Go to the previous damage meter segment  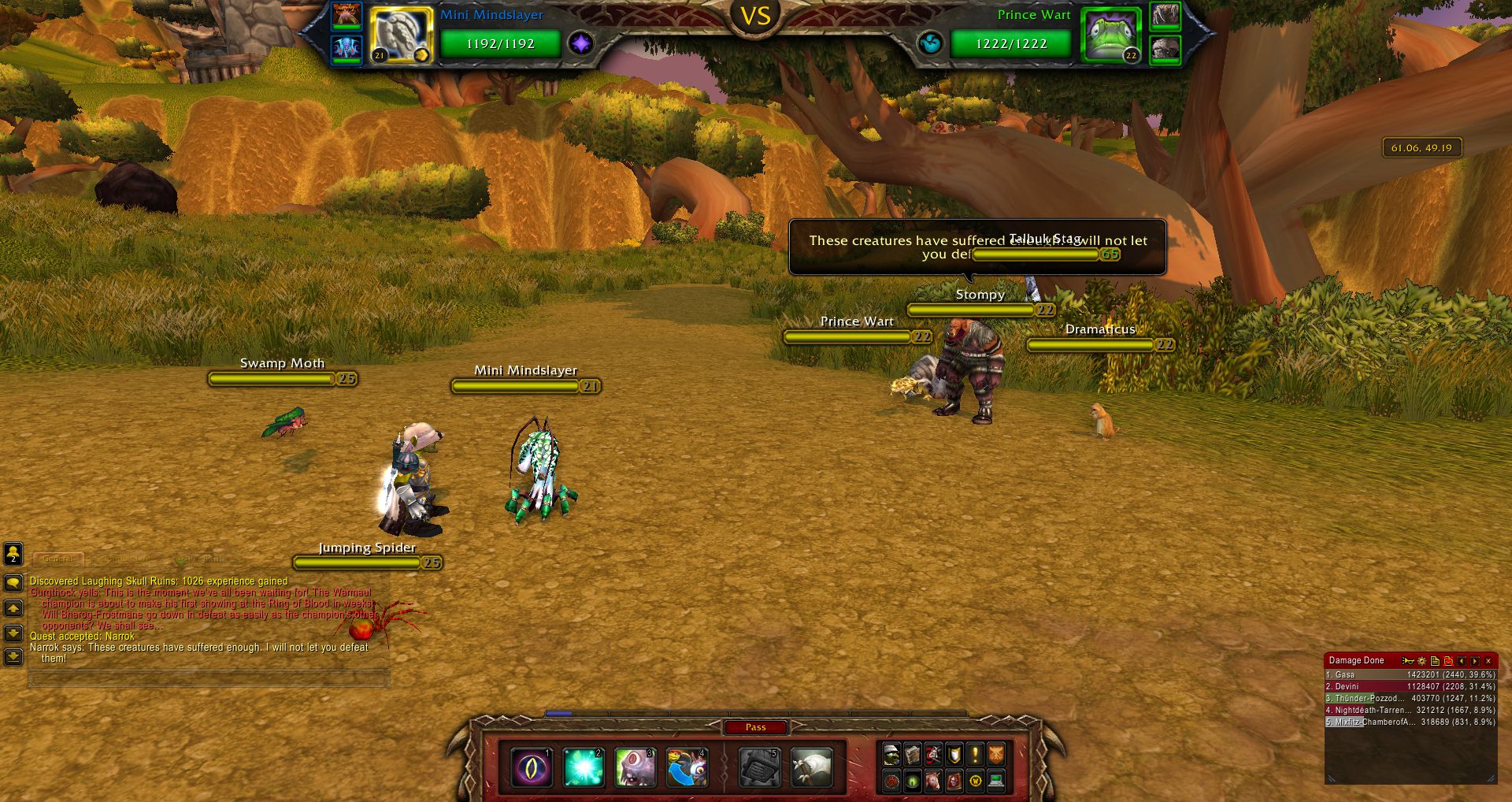tap(1462, 661)
